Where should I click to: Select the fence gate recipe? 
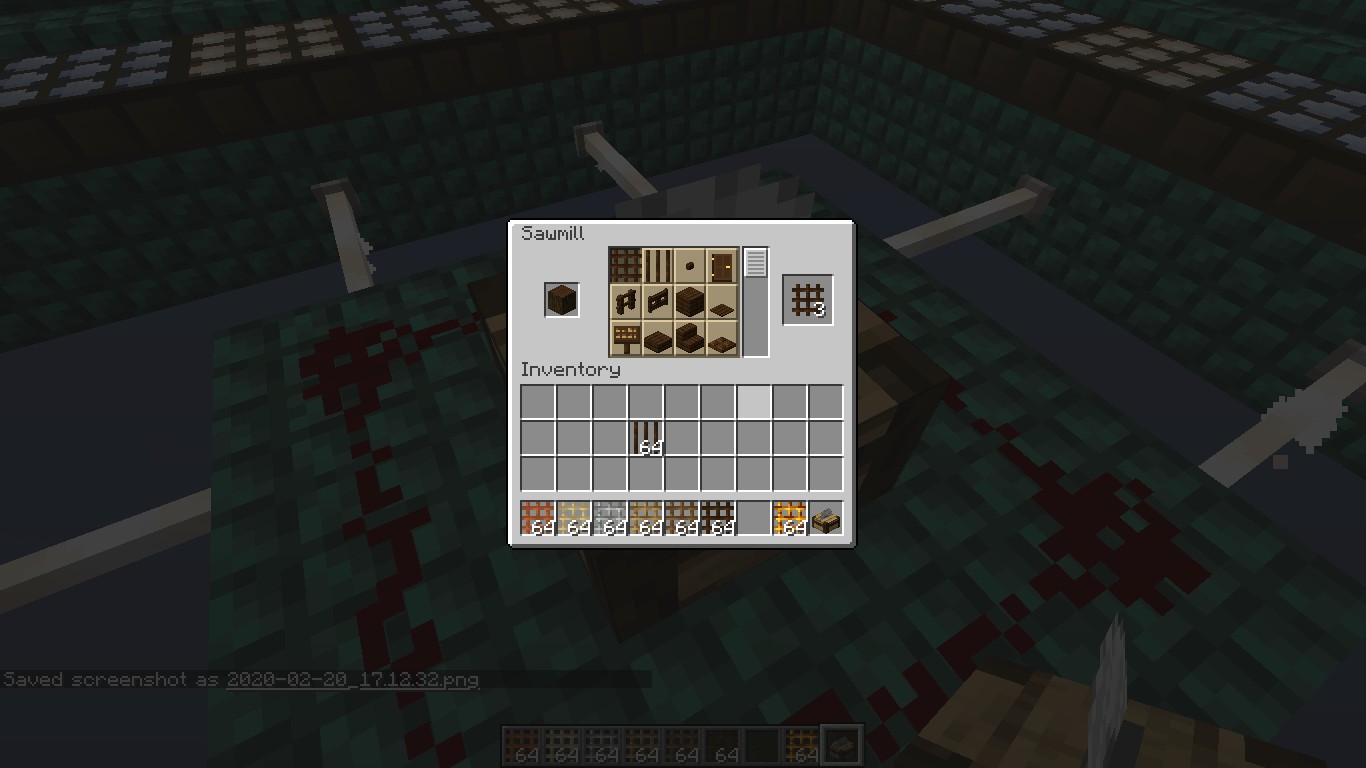(657, 300)
